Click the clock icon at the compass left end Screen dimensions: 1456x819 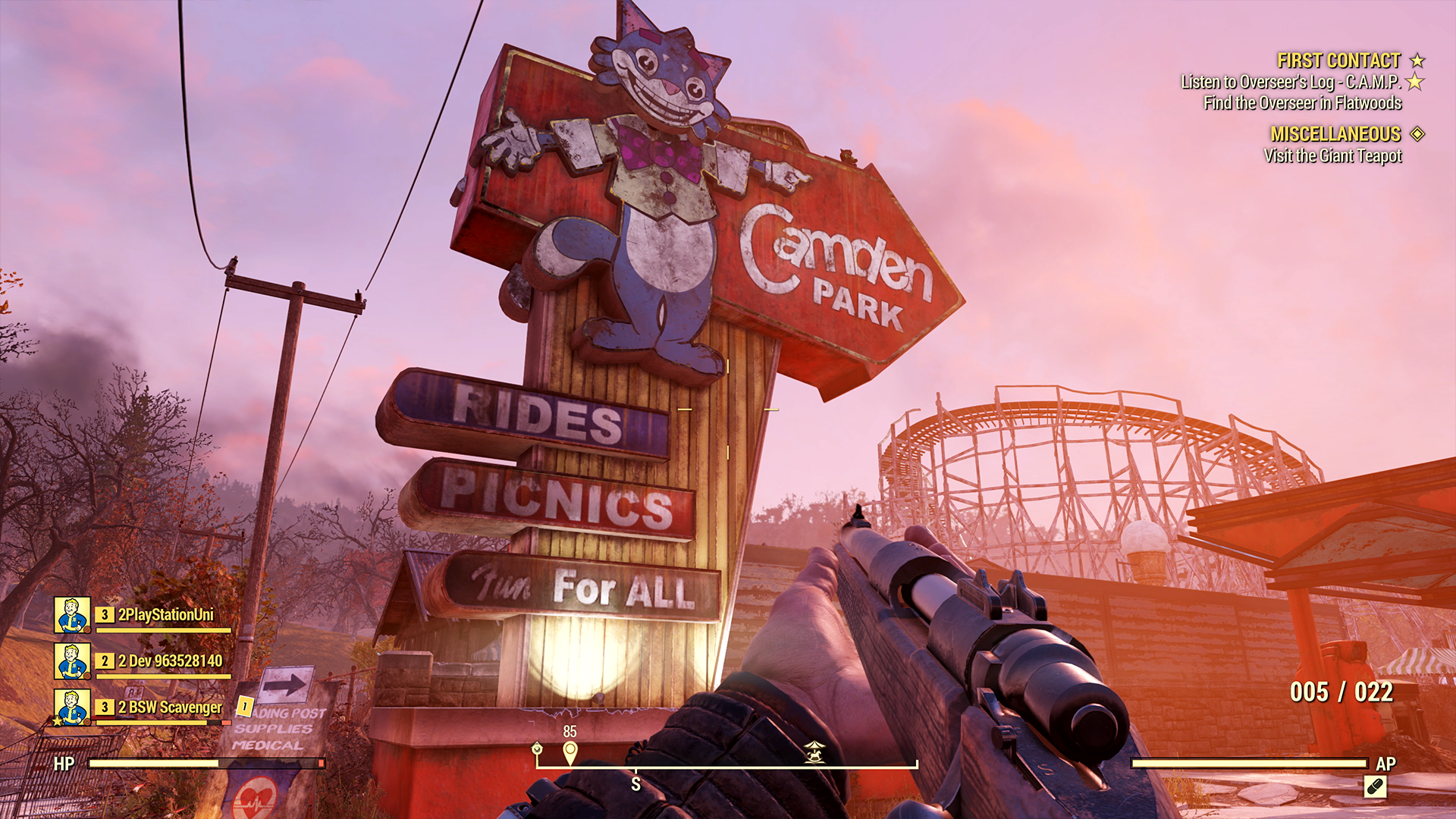tap(536, 749)
